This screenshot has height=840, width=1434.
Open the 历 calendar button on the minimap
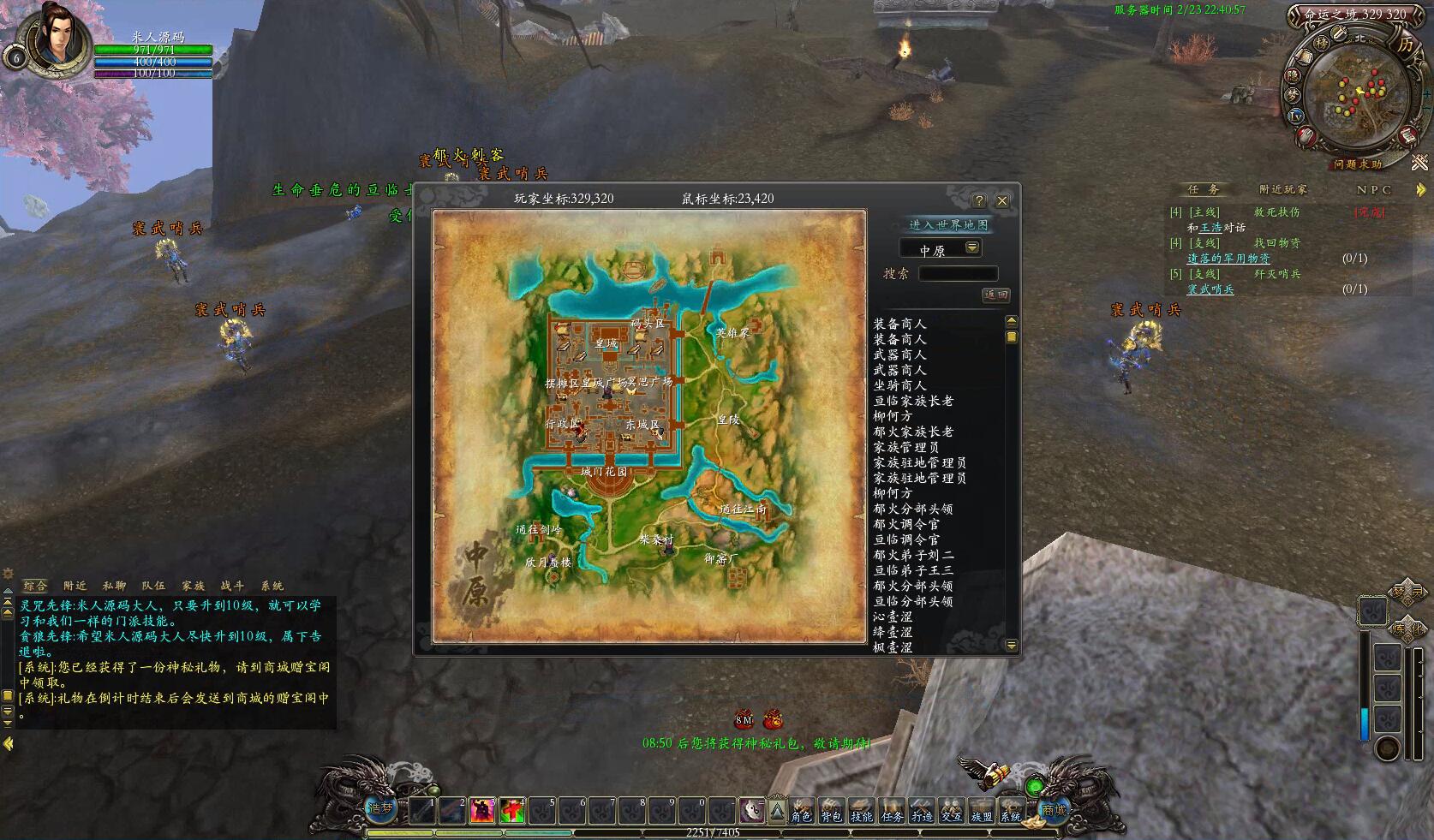1405,45
